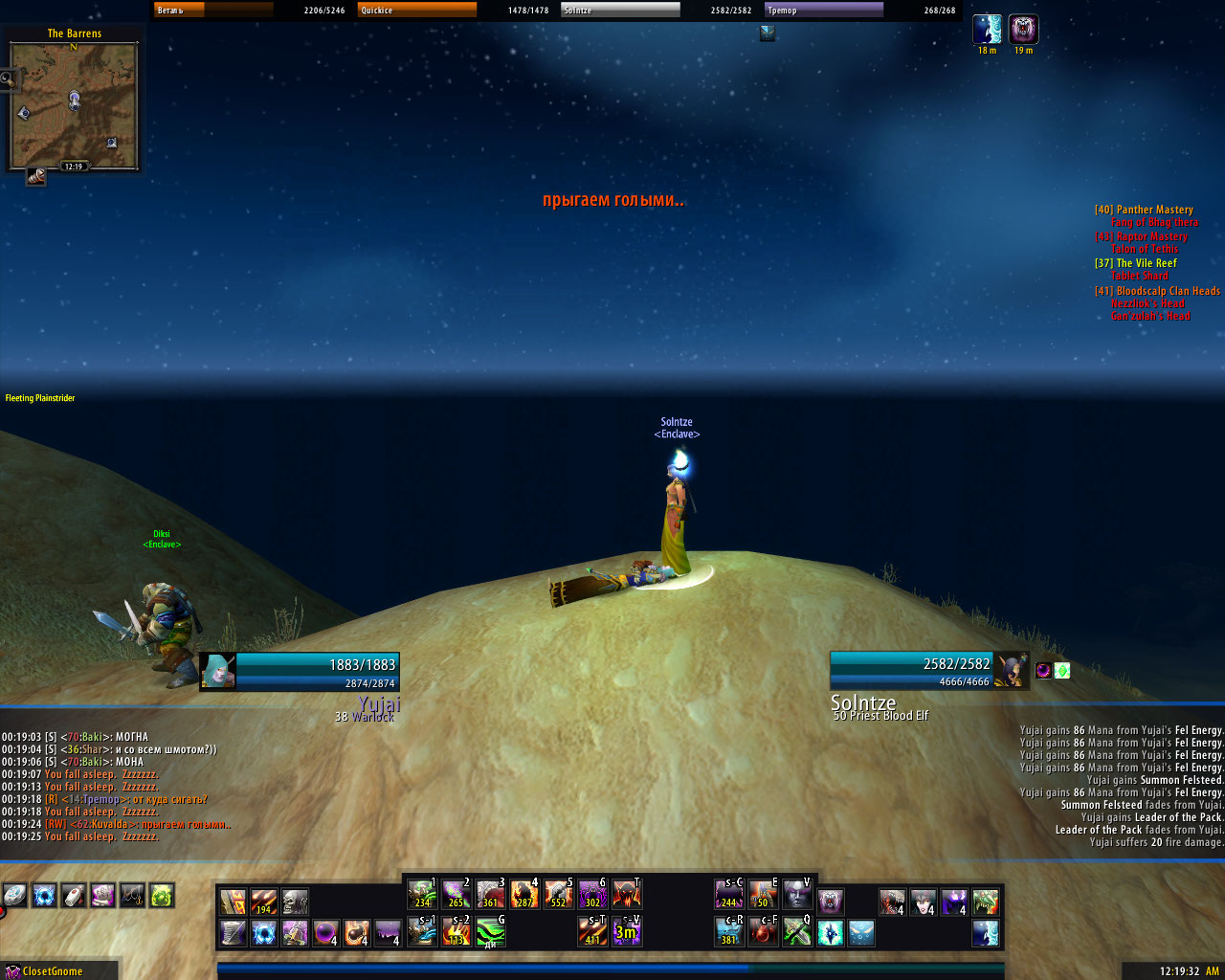The image size is (1225, 980).
Task: Click Solntze's target portrait
Action: pos(1010,670)
